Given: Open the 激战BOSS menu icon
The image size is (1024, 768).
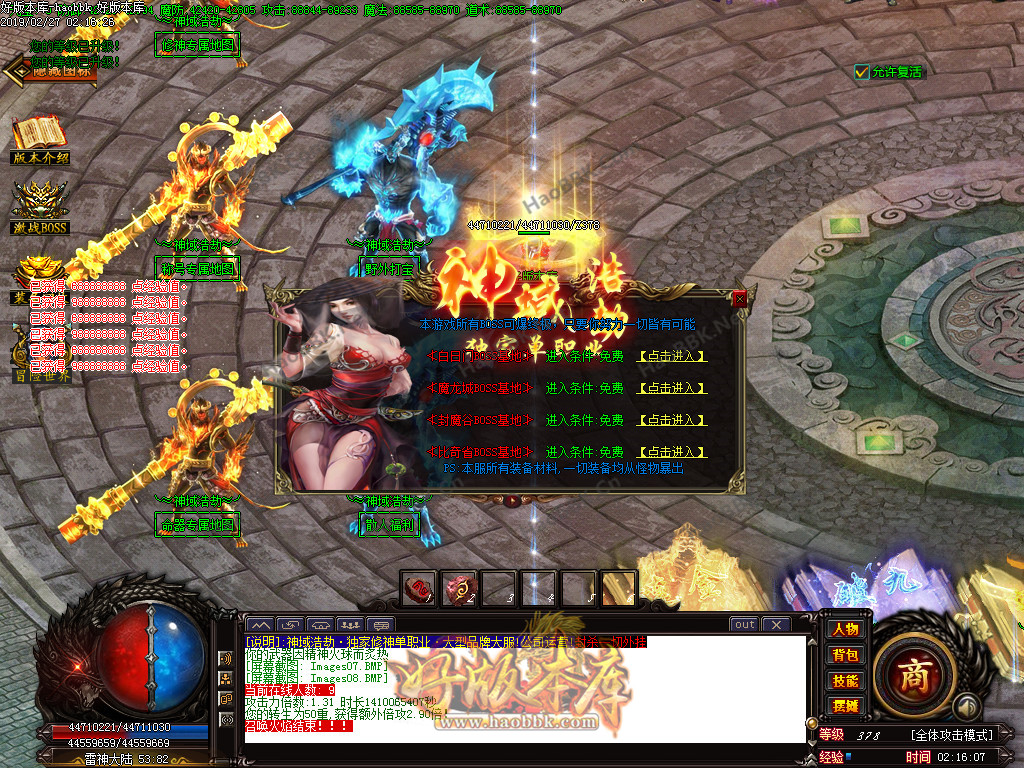Looking at the screenshot, I should [x=40, y=208].
